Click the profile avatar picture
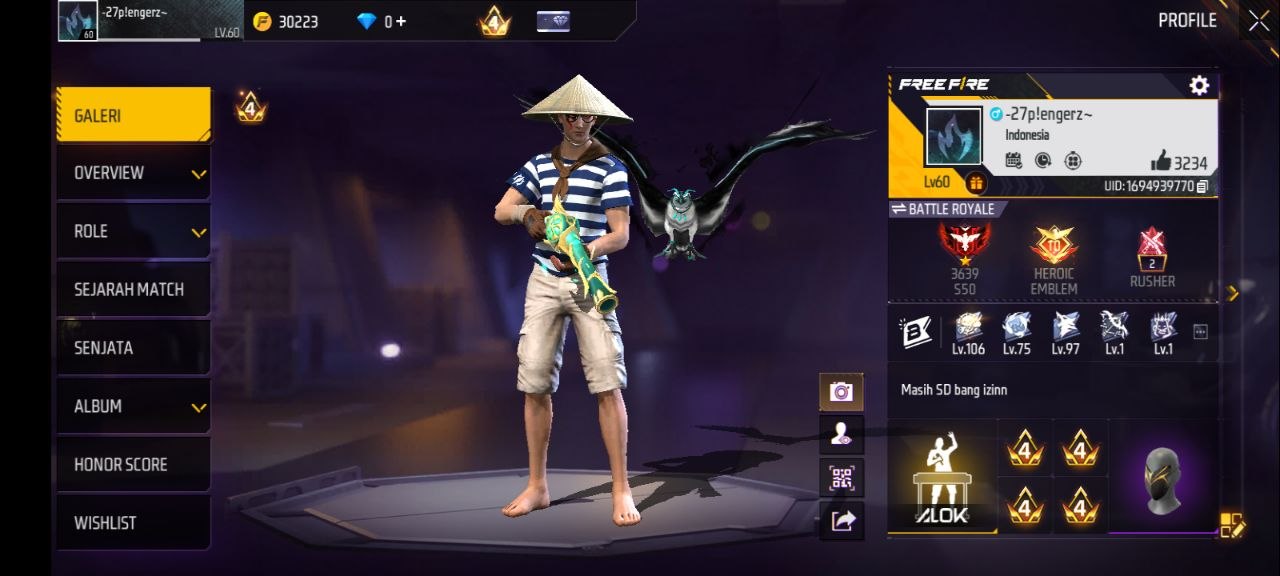1280x576 pixels. tap(952, 137)
